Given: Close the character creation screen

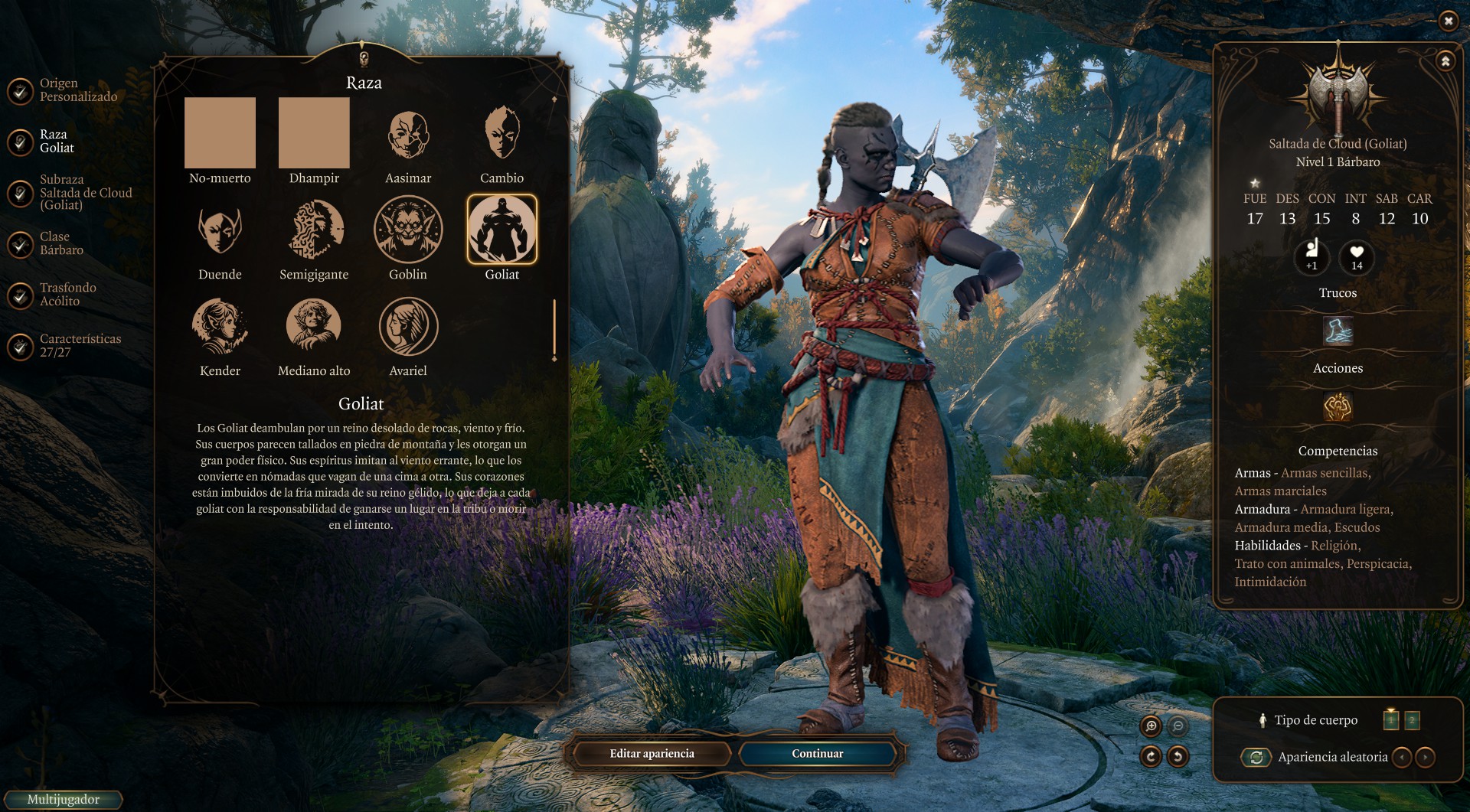Looking at the screenshot, I should point(1448,21).
